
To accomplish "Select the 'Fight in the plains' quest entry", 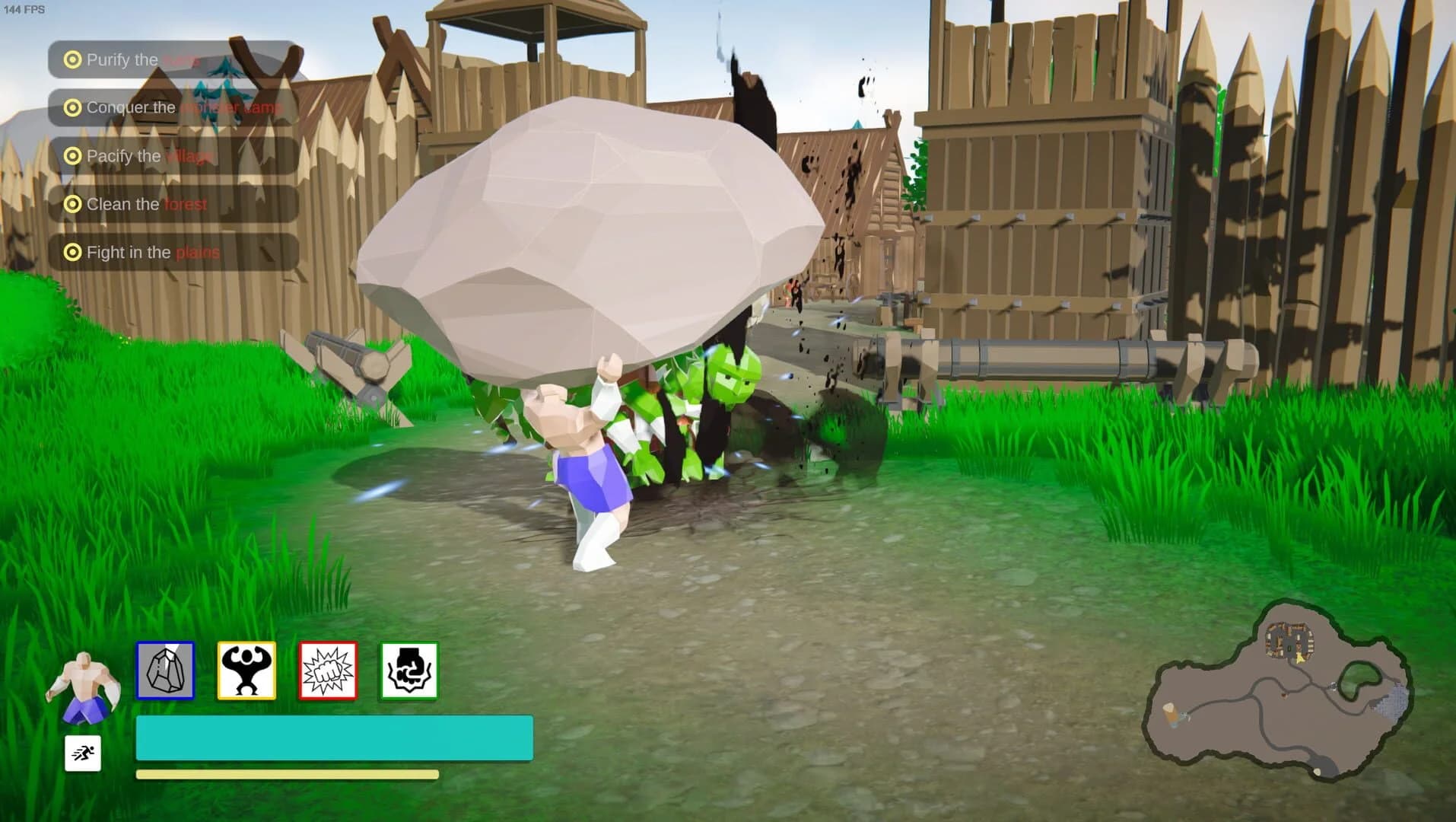I will [x=152, y=252].
